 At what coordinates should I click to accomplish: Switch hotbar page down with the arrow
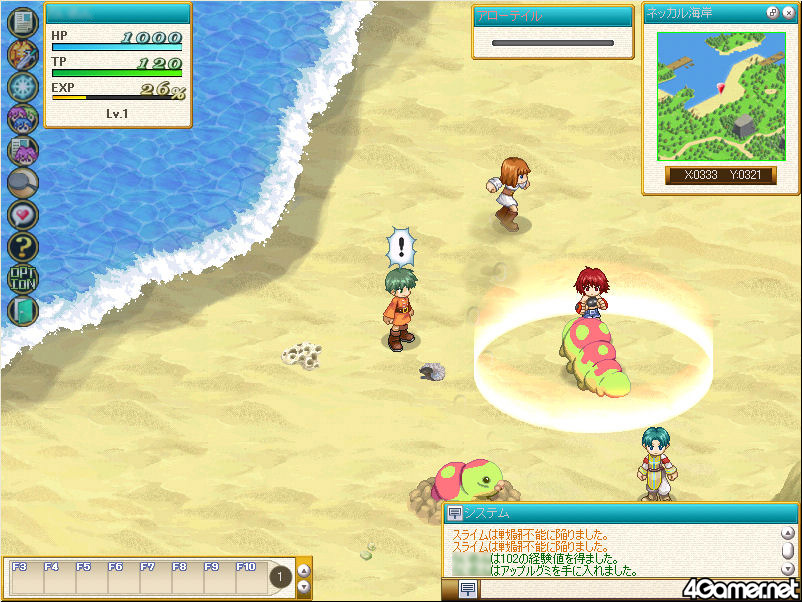tap(304, 587)
